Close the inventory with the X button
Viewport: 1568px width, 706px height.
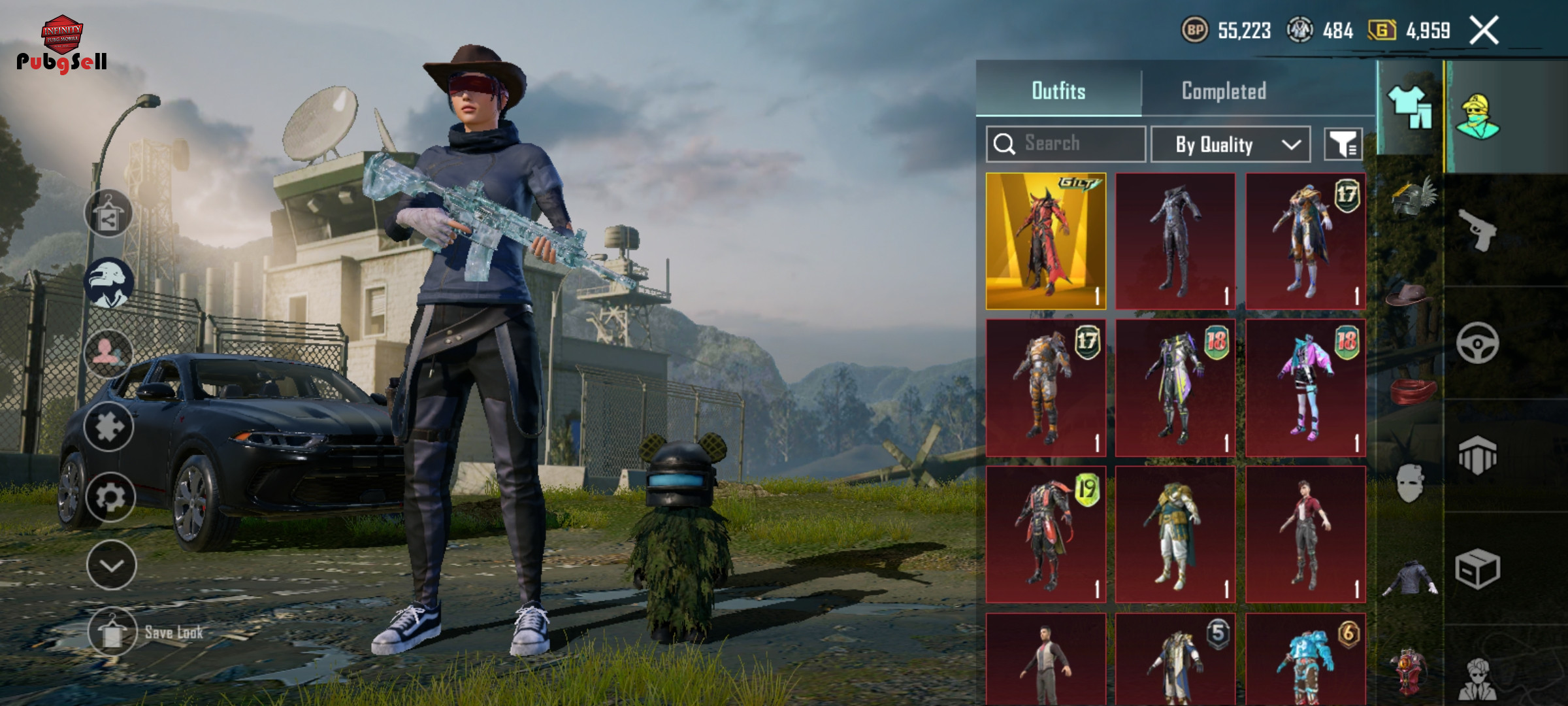(x=1484, y=31)
